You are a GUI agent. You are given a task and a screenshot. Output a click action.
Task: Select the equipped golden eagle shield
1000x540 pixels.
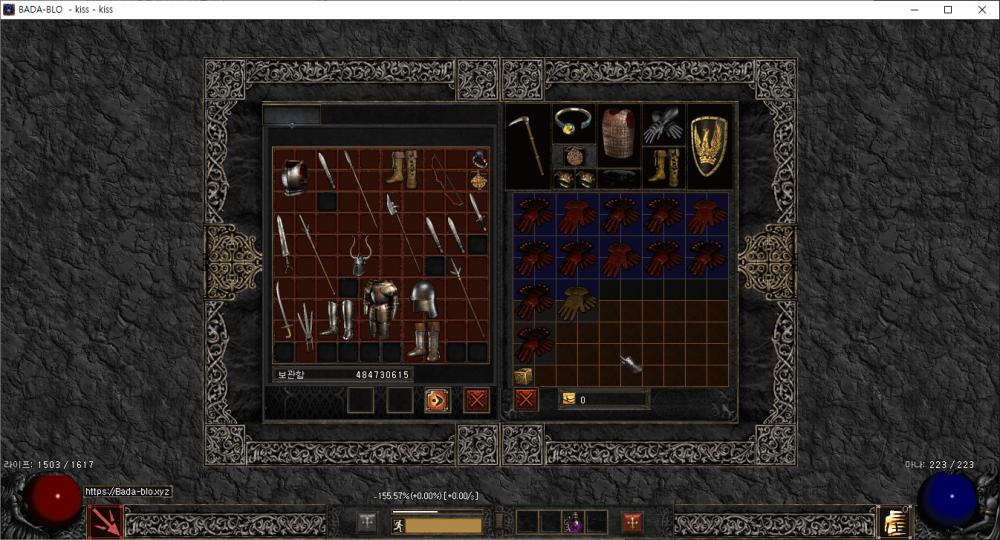click(708, 145)
